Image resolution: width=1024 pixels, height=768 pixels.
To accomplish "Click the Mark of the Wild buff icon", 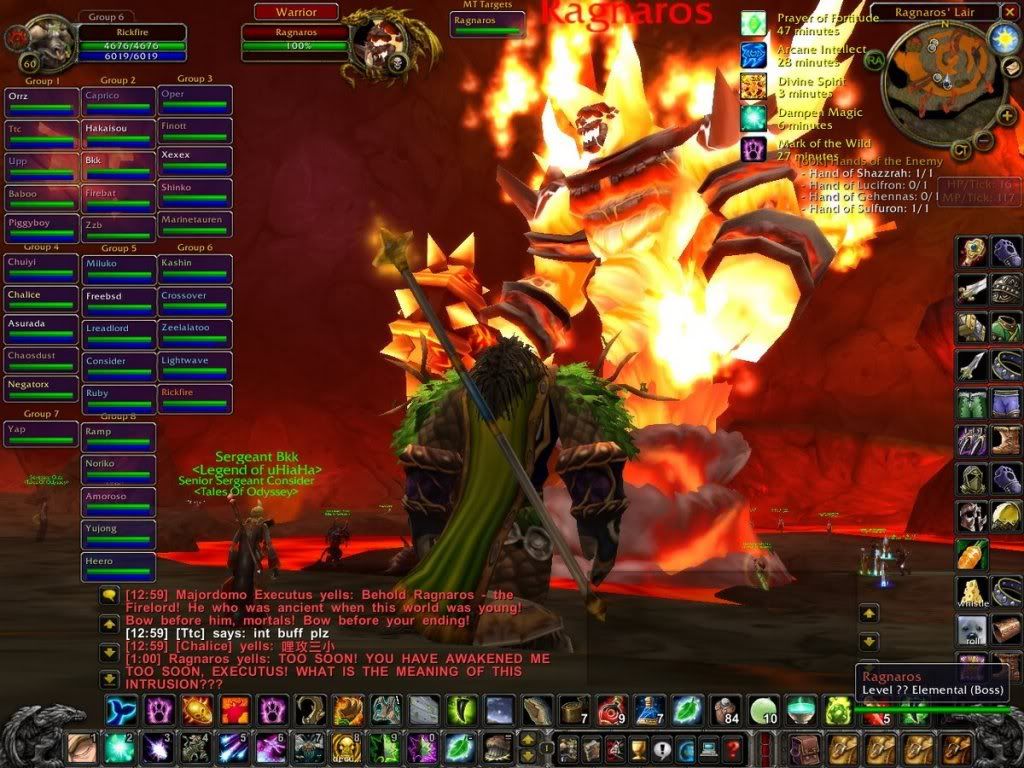I will (753, 150).
